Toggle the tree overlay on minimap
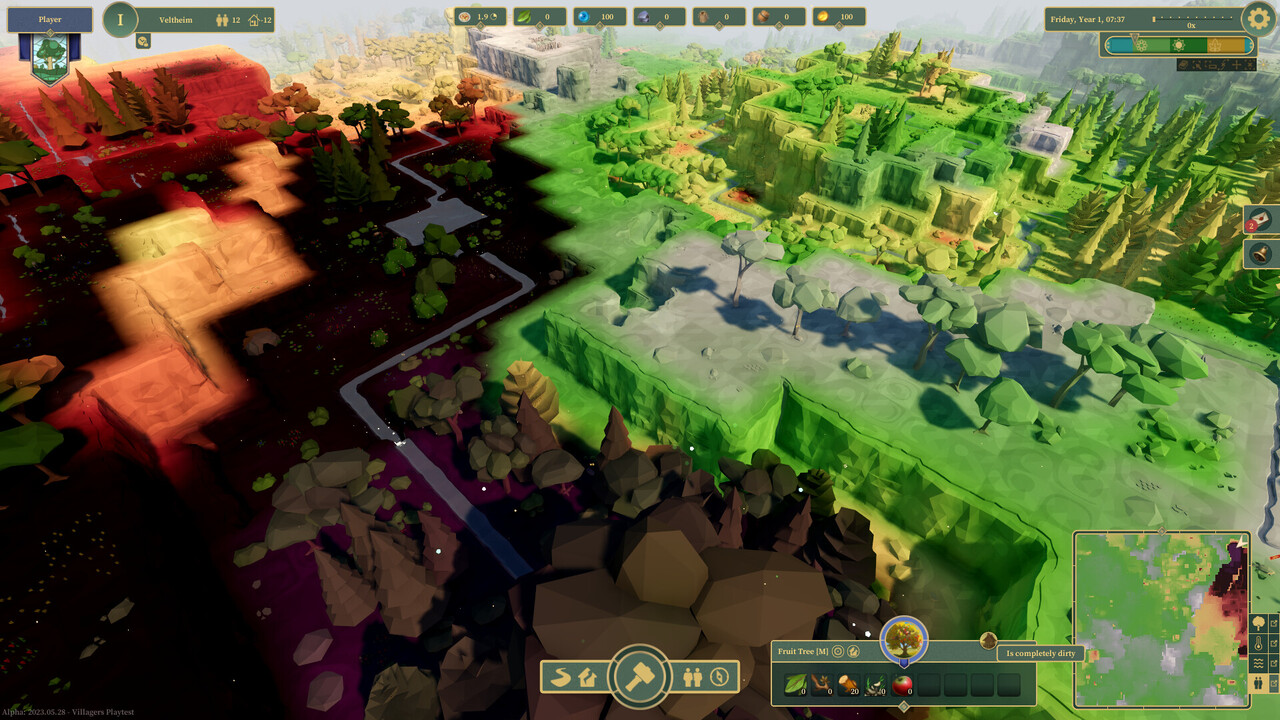 (x=1257, y=623)
